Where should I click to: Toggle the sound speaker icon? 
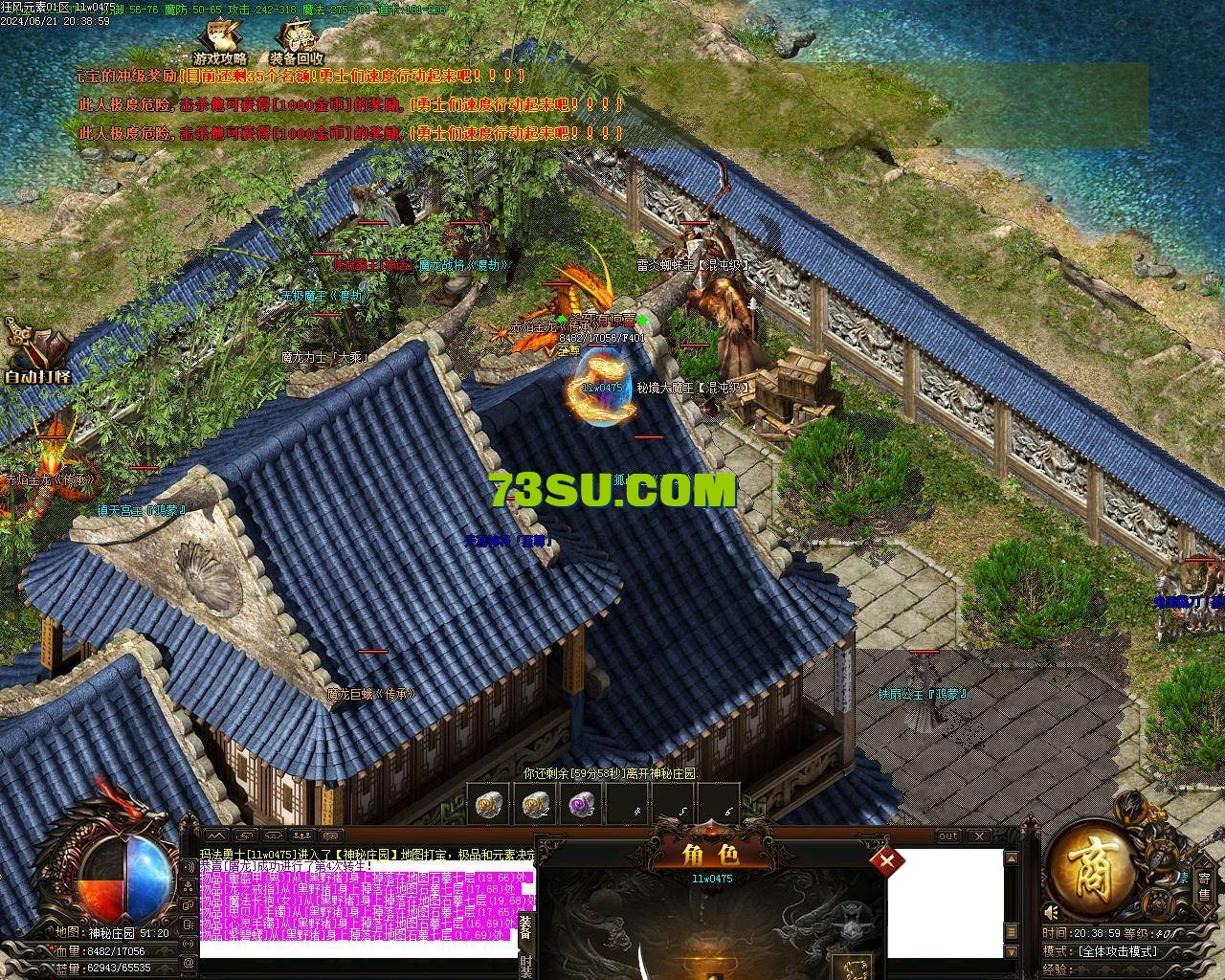[x=1053, y=911]
